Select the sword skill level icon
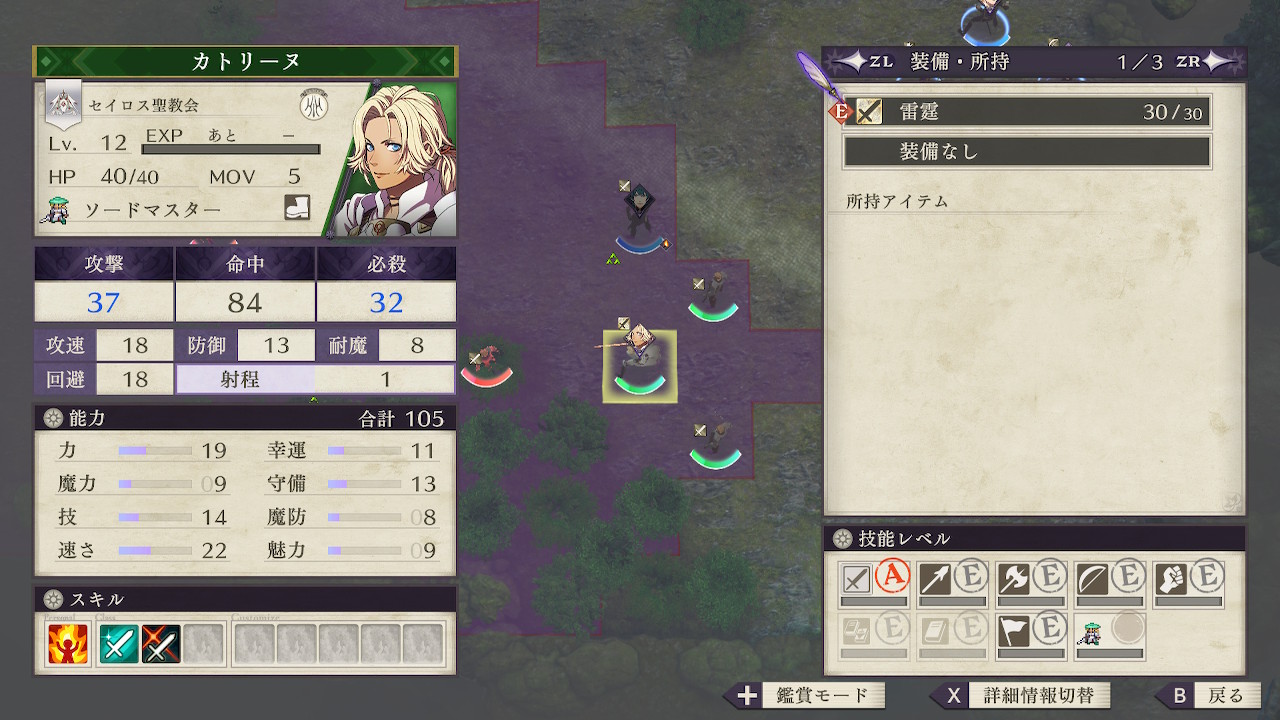Image resolution: width=1280 pixels, height=720 pixels. coord(857,579)
